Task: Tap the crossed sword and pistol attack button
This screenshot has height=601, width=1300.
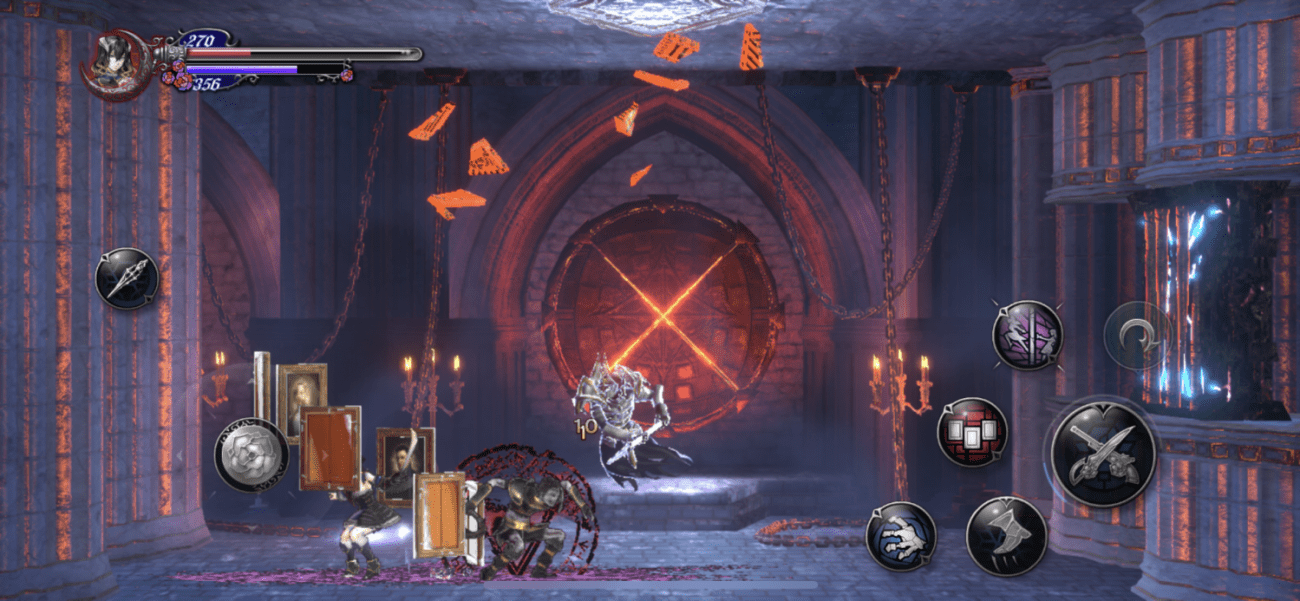Action: [x=1103, y=454]
